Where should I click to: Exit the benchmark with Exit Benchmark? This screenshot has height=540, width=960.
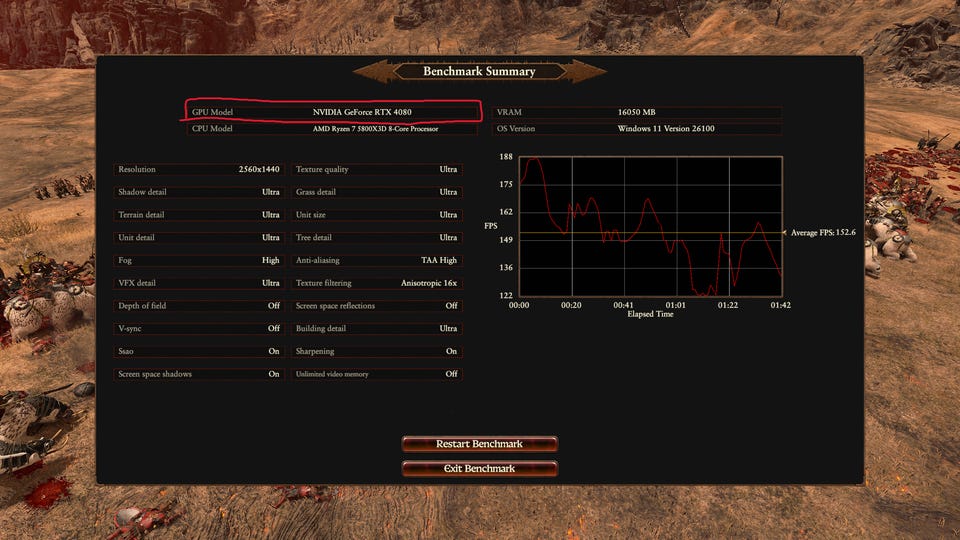pyautogui.click(x=479, y=468)
